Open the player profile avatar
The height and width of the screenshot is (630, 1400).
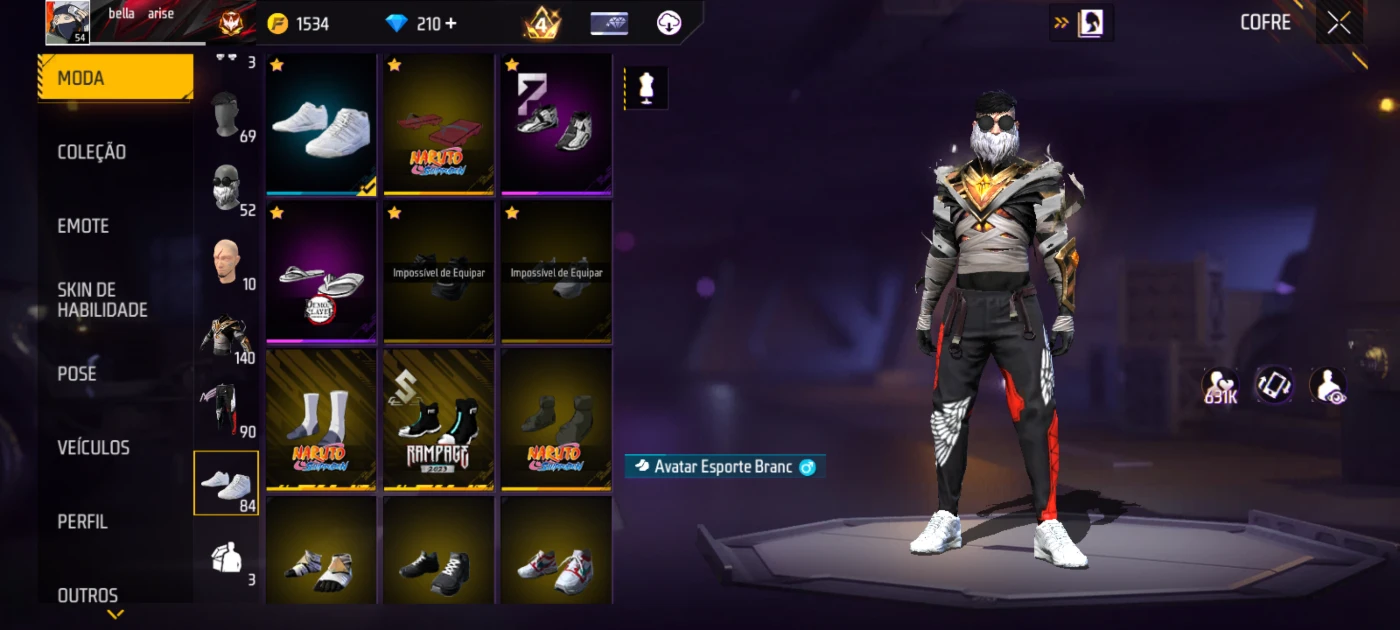point(68,22)
